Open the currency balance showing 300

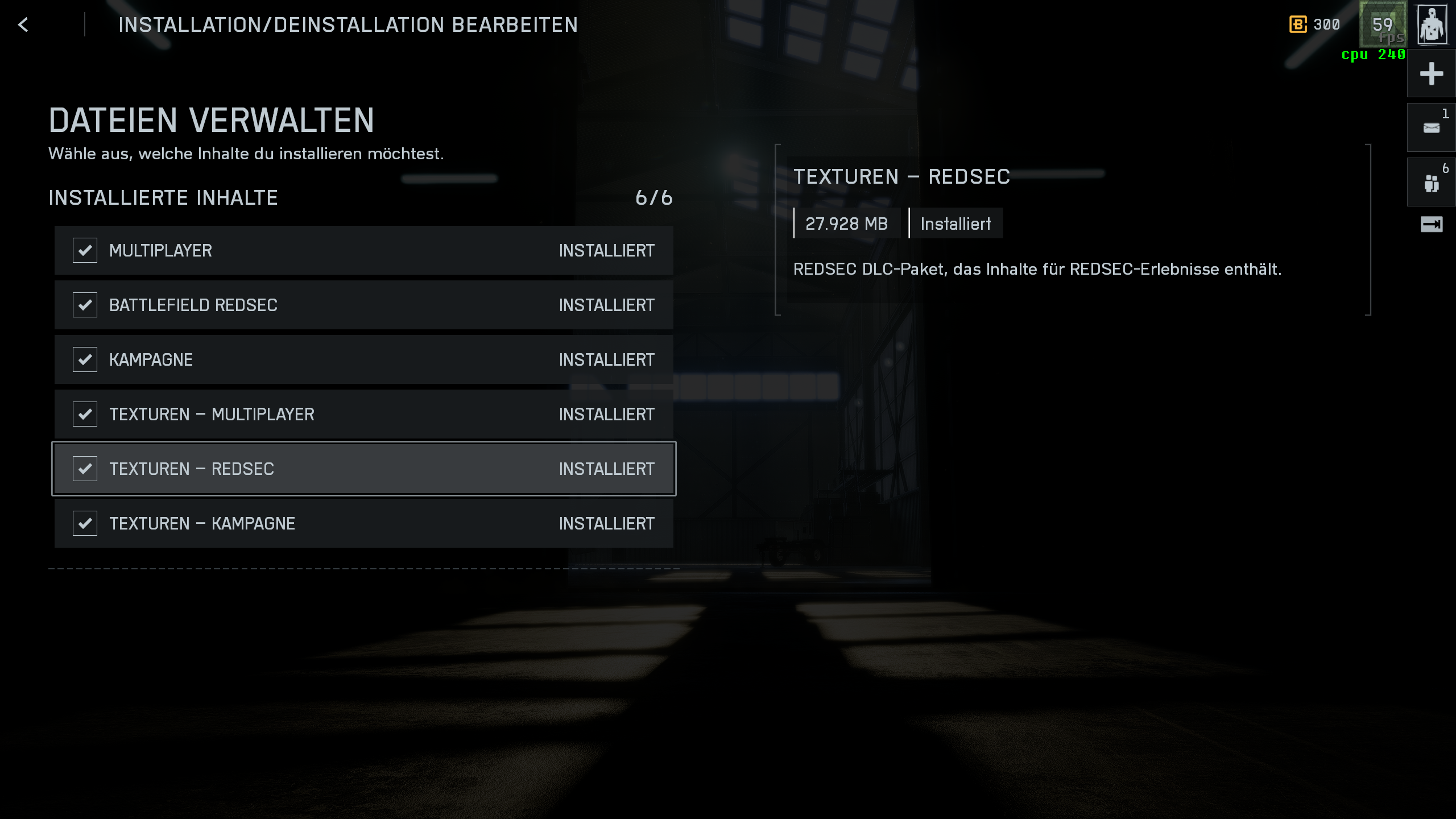(1315, 24)
